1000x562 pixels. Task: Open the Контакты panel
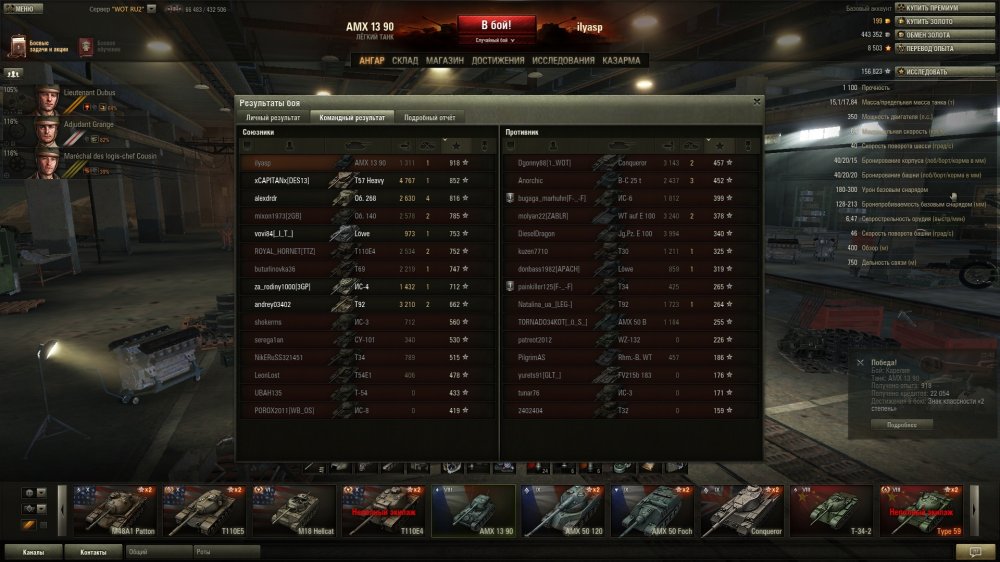click(93, 551)
